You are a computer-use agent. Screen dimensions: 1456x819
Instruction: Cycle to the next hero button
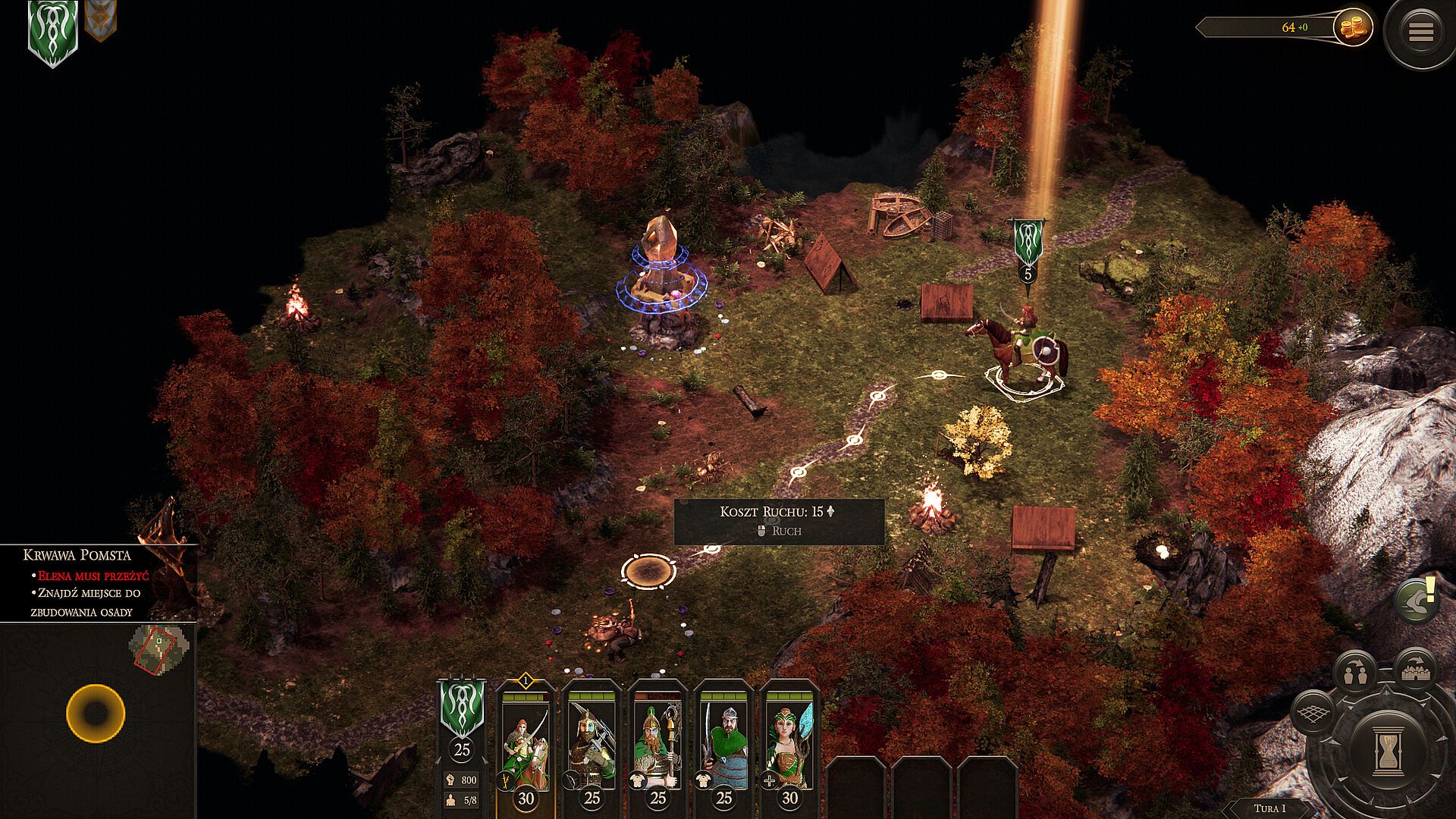point(1355,671)
